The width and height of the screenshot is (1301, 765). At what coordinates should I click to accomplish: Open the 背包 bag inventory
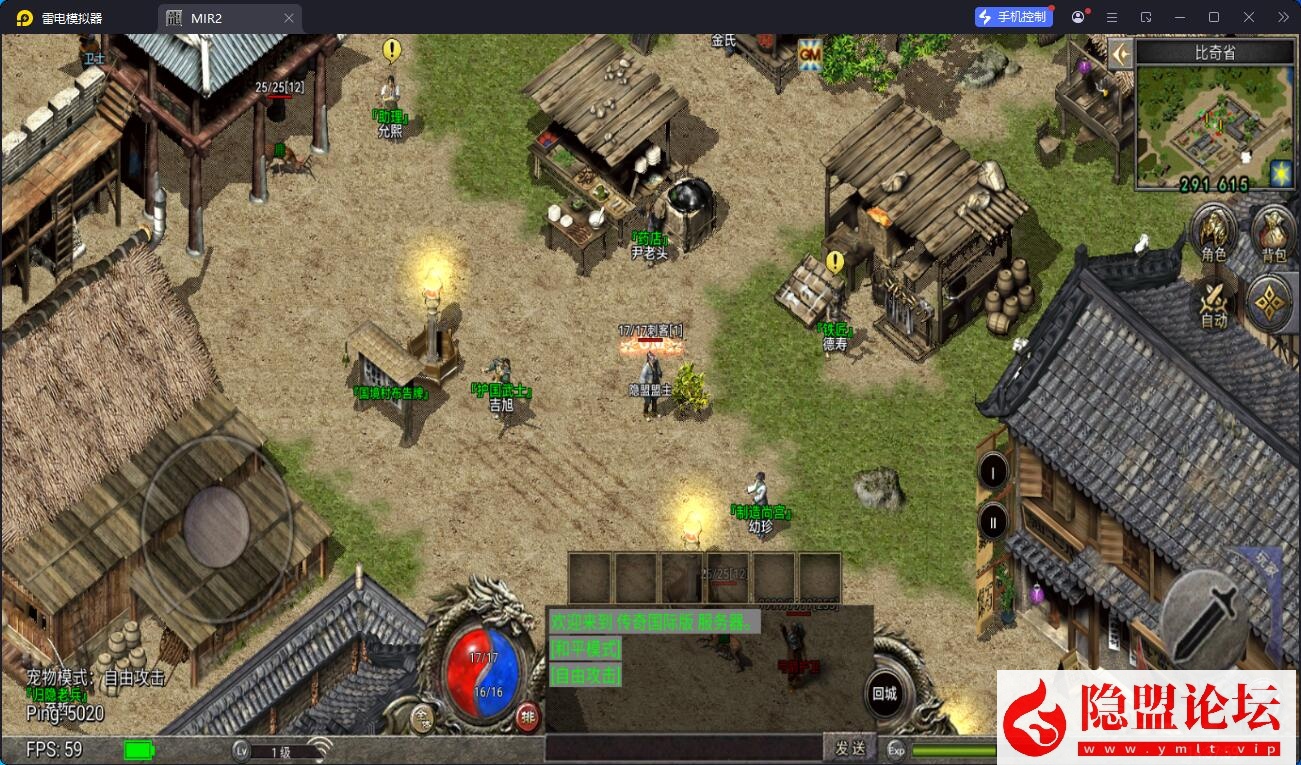1273,236
